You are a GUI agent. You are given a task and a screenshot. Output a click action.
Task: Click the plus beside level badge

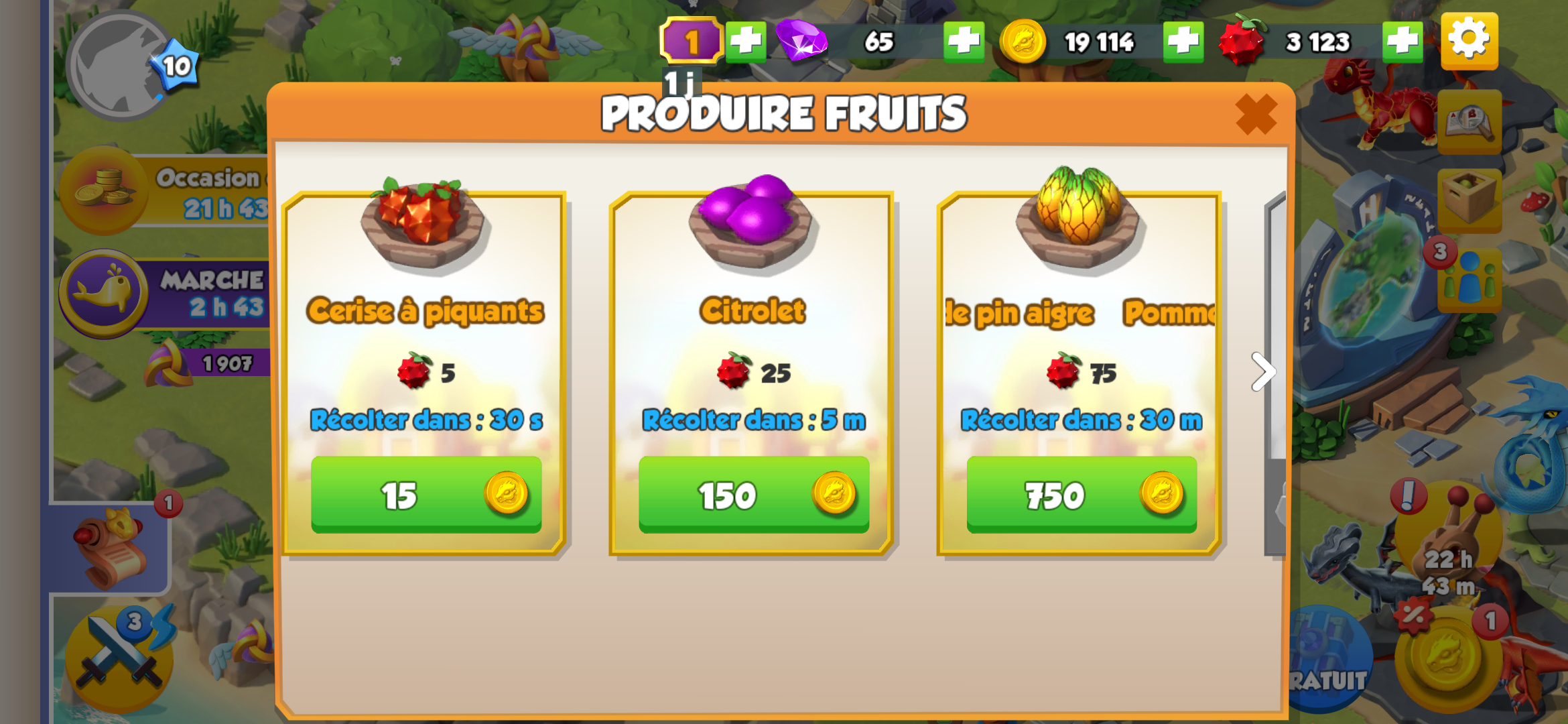(x=745, y=42)
